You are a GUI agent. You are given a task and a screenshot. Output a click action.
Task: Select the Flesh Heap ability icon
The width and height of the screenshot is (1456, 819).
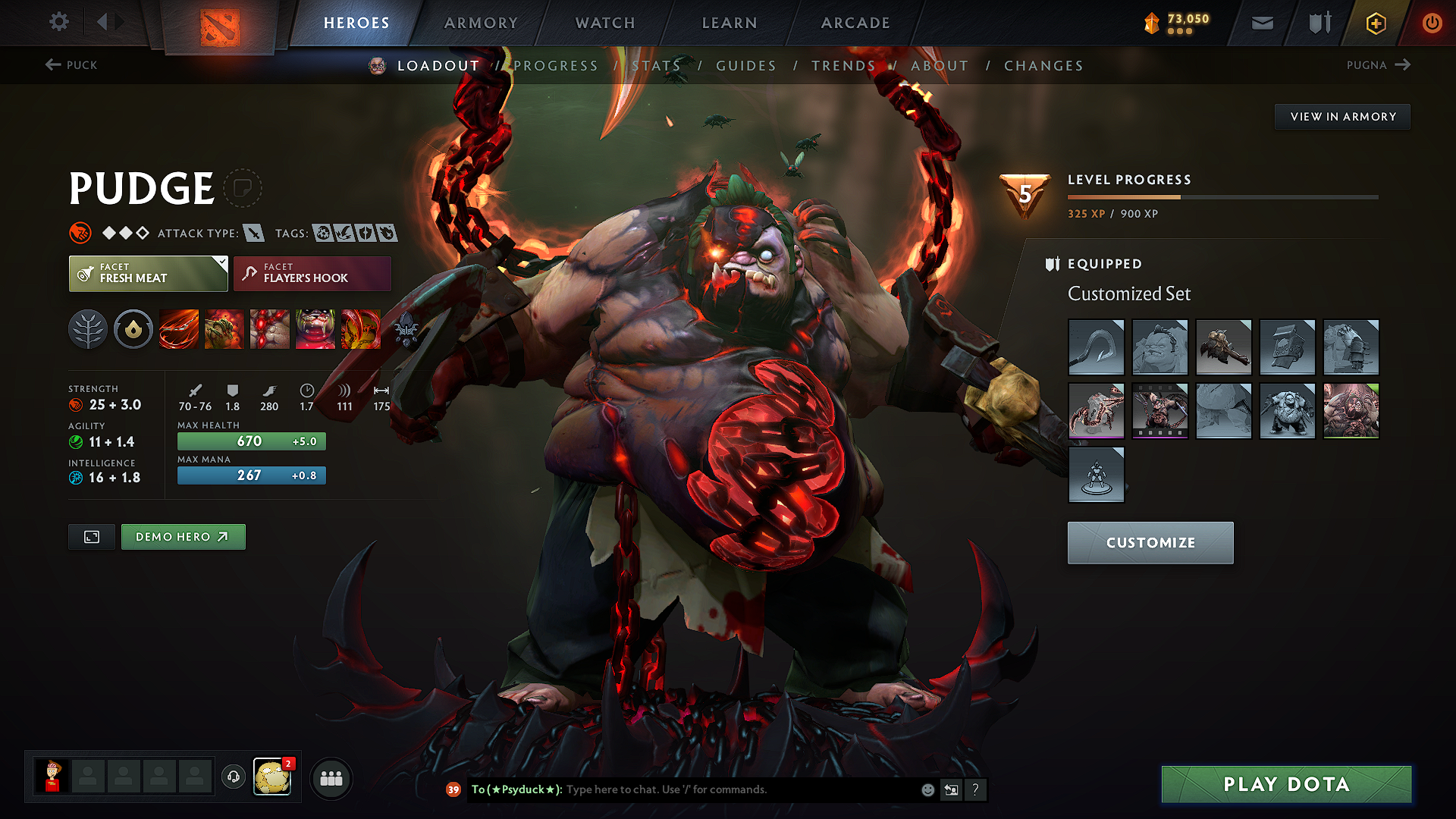pyautogui.click(x=269, y=329)
